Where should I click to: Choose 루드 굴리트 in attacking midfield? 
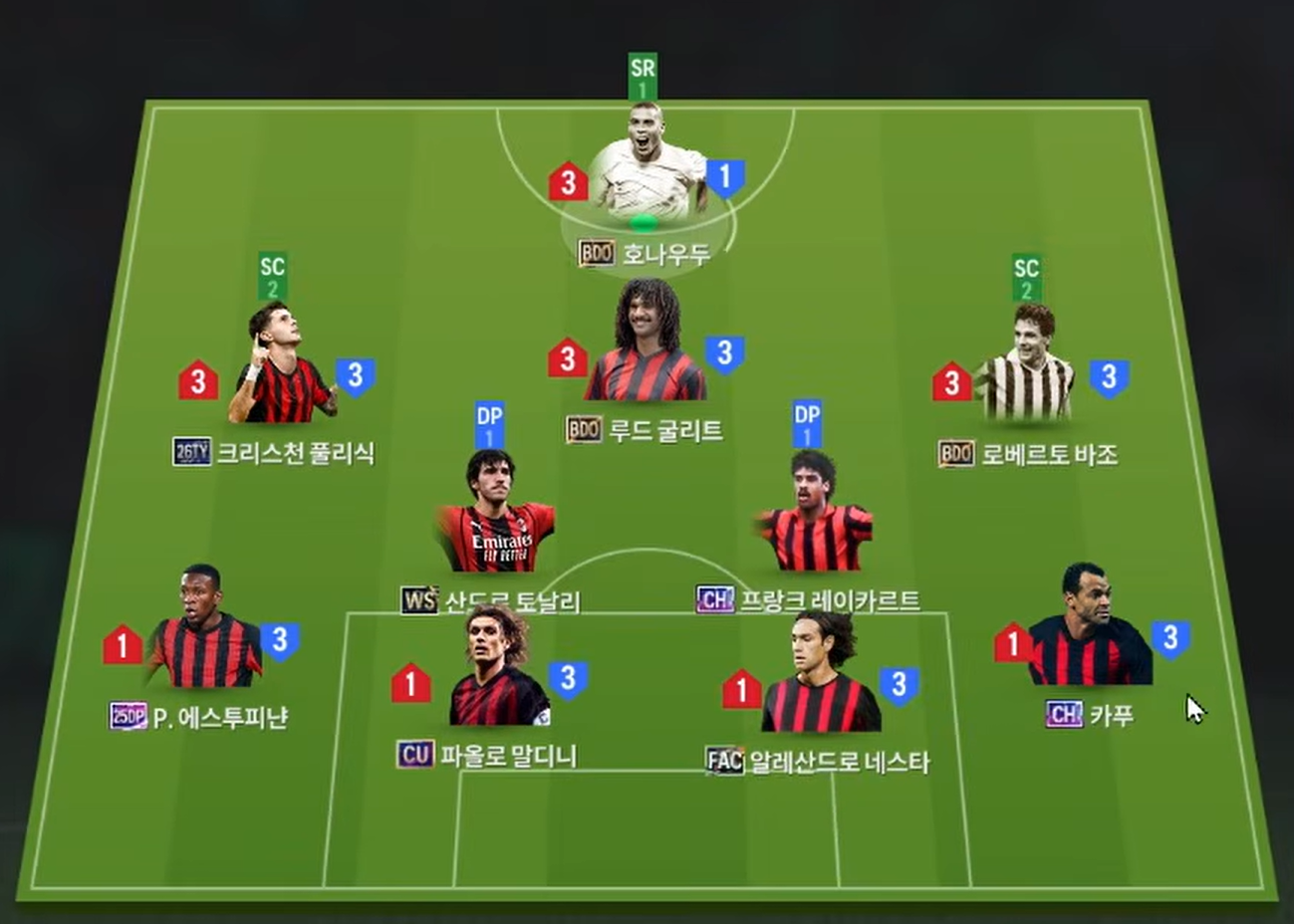click(x=646, y=348)
